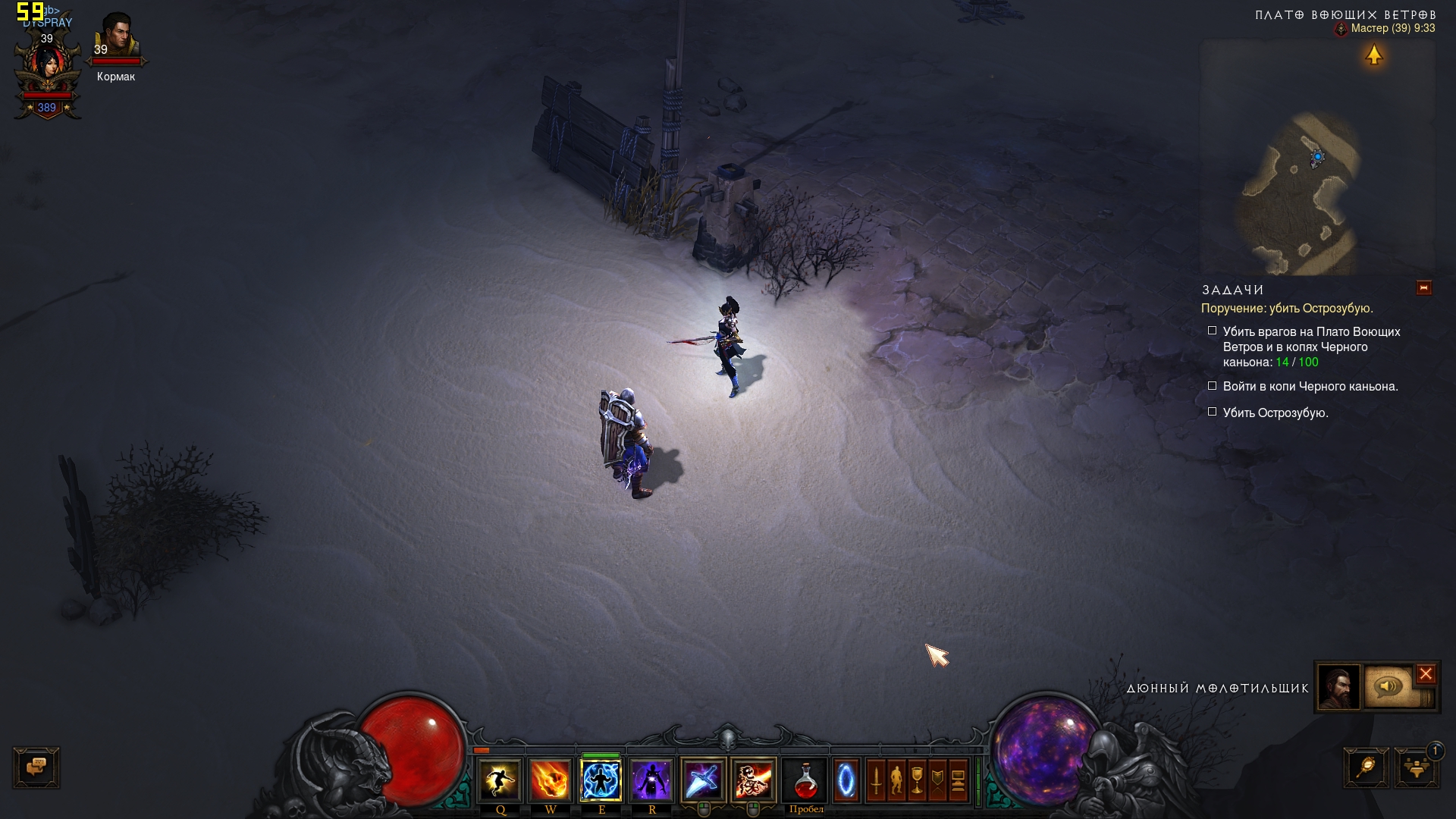The image size is (1456, 819).
Task: Open inventory via the sword menu button
Action: pyautogui.click(x=876, y=780)
